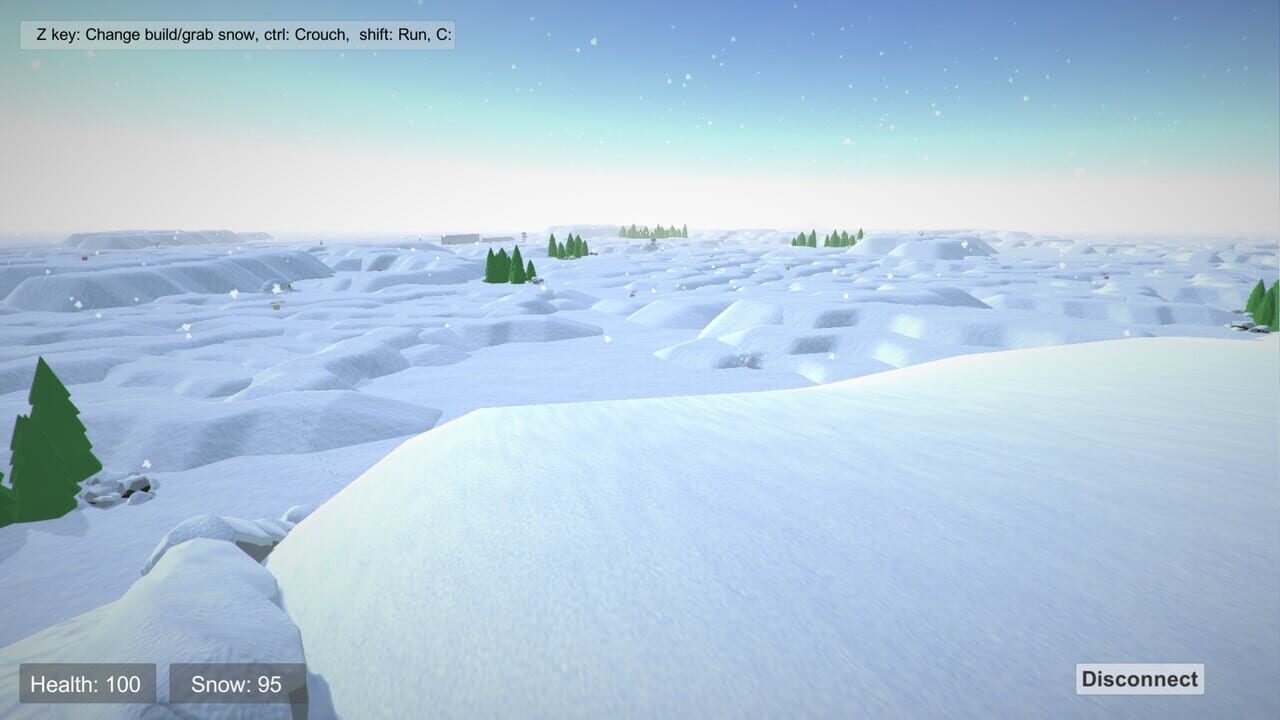
Task: Click the Snow: 95 resource counter
Action: coord(235,684)
